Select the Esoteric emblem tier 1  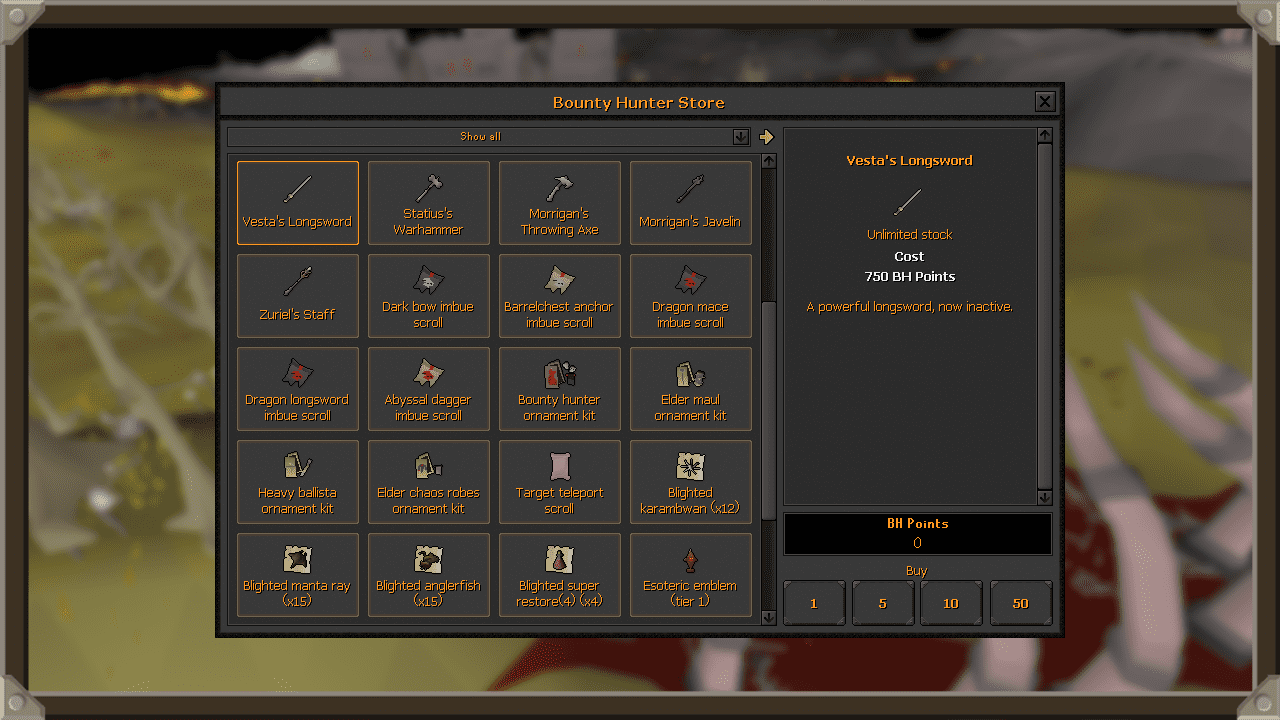[690, 574]
